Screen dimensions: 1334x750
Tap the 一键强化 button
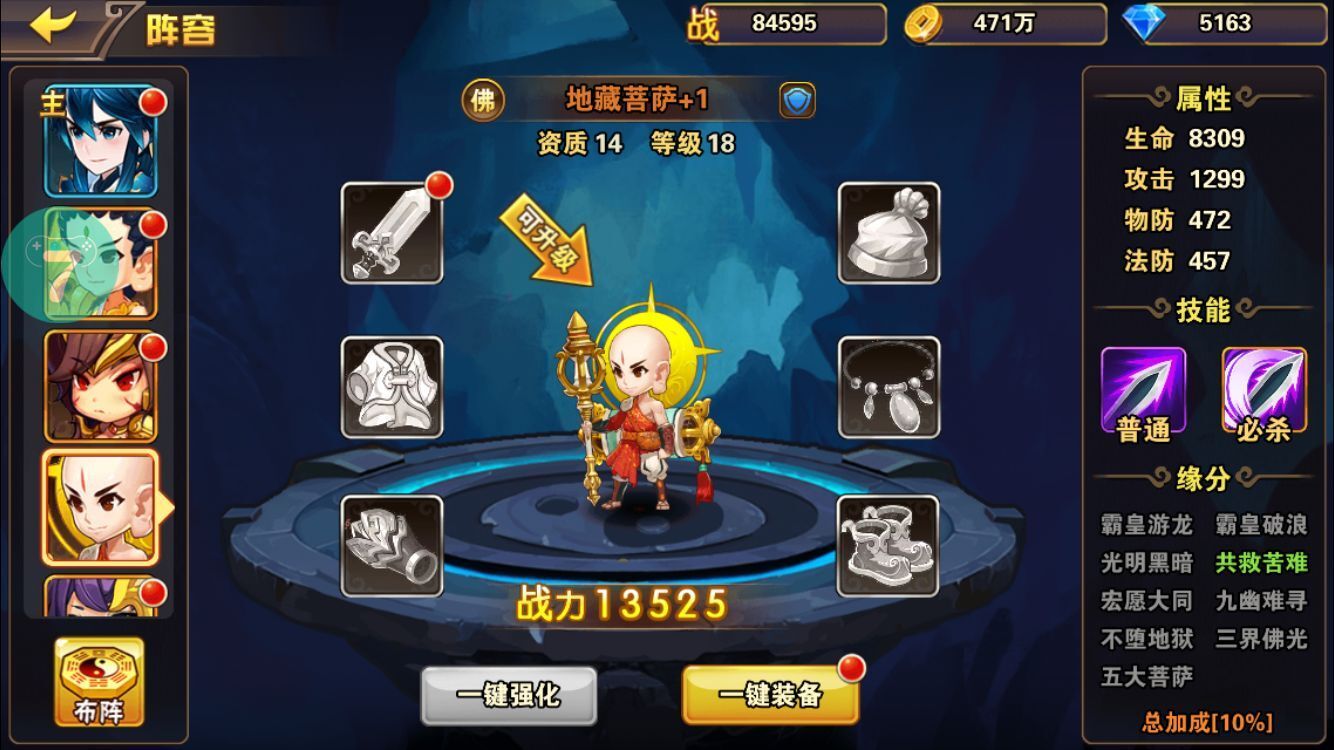tap(508, 695)
